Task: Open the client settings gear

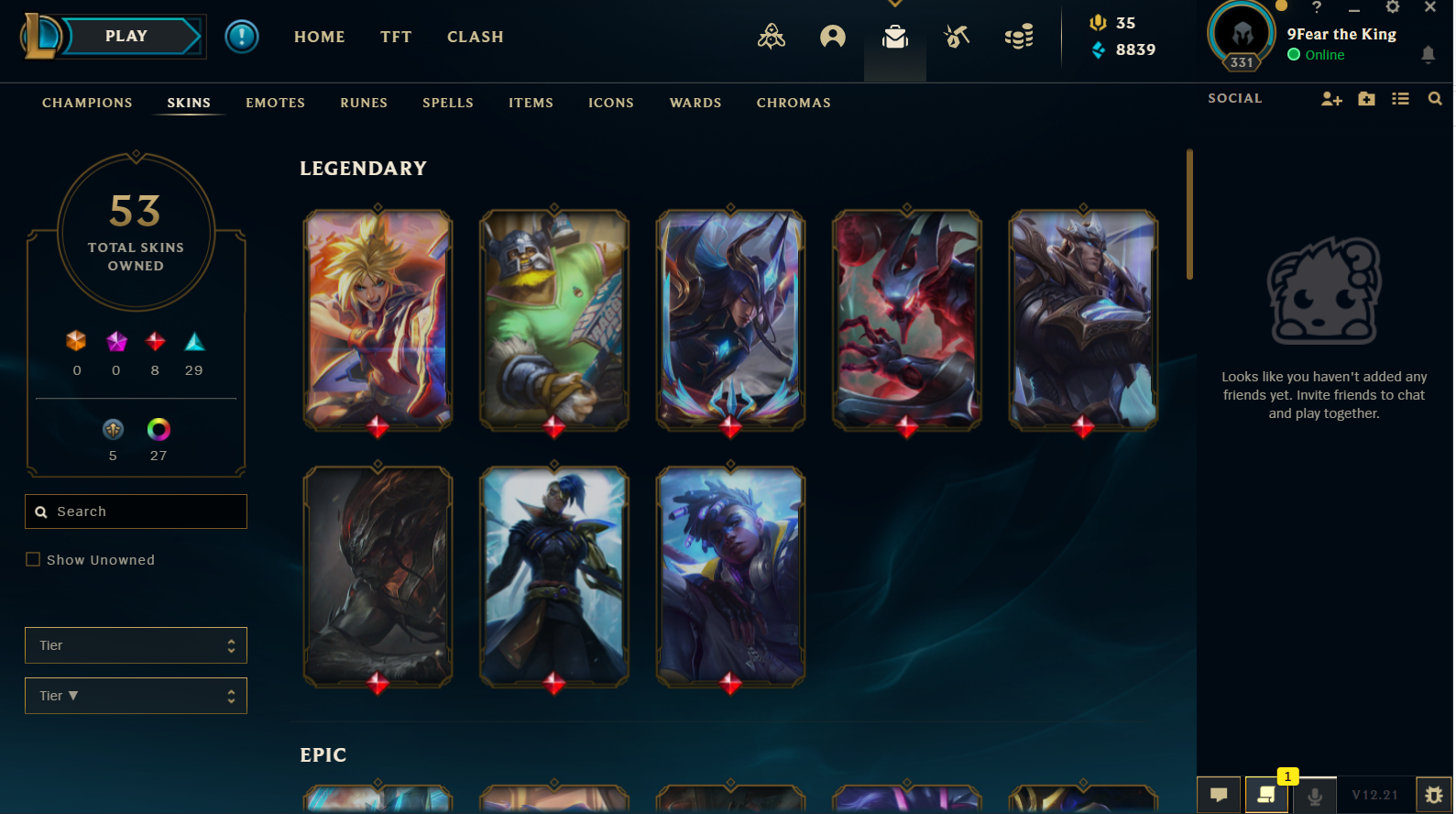Action: click(1393, 7)
